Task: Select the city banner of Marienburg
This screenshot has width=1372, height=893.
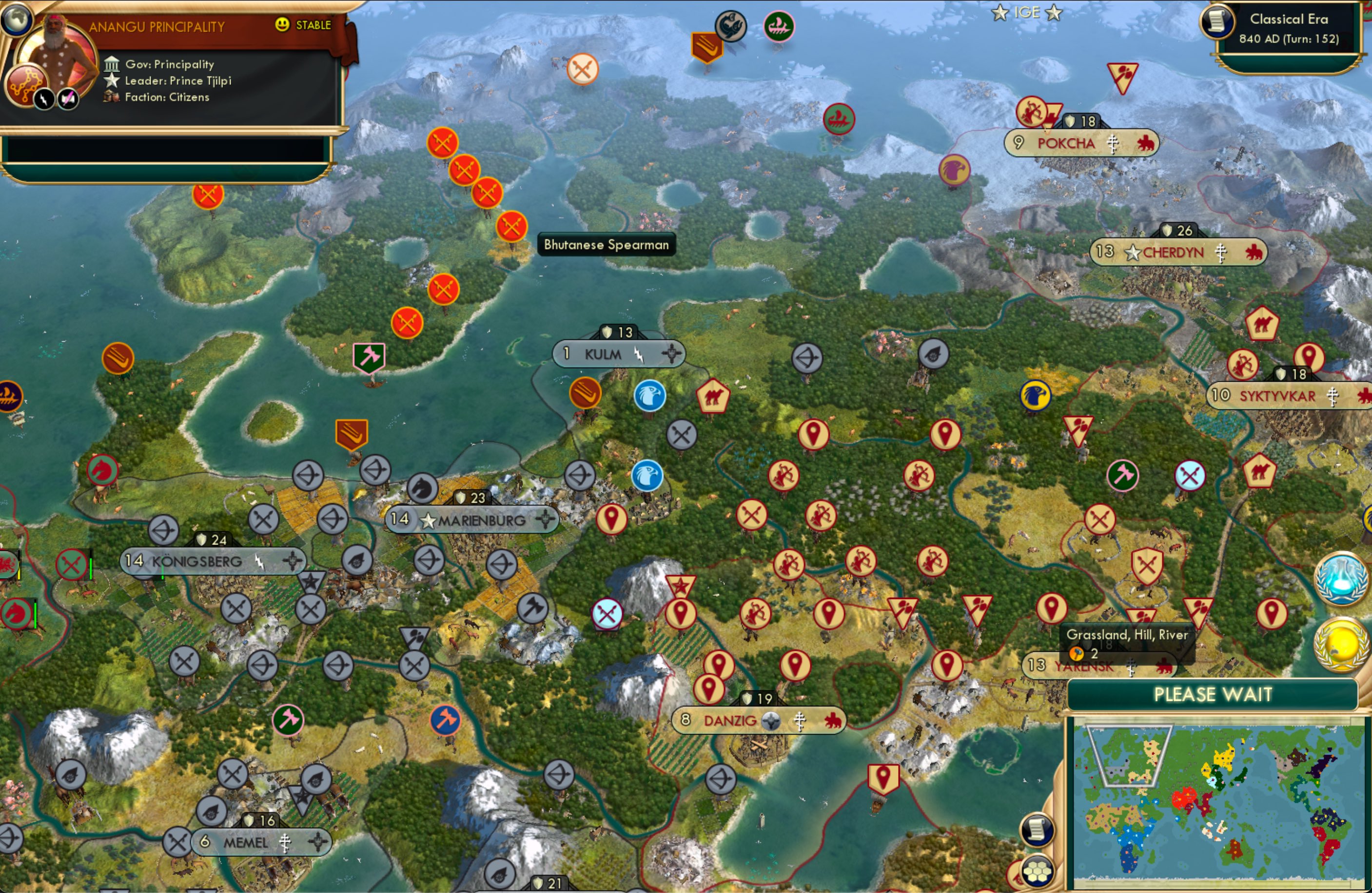Action: coord(473,520)
